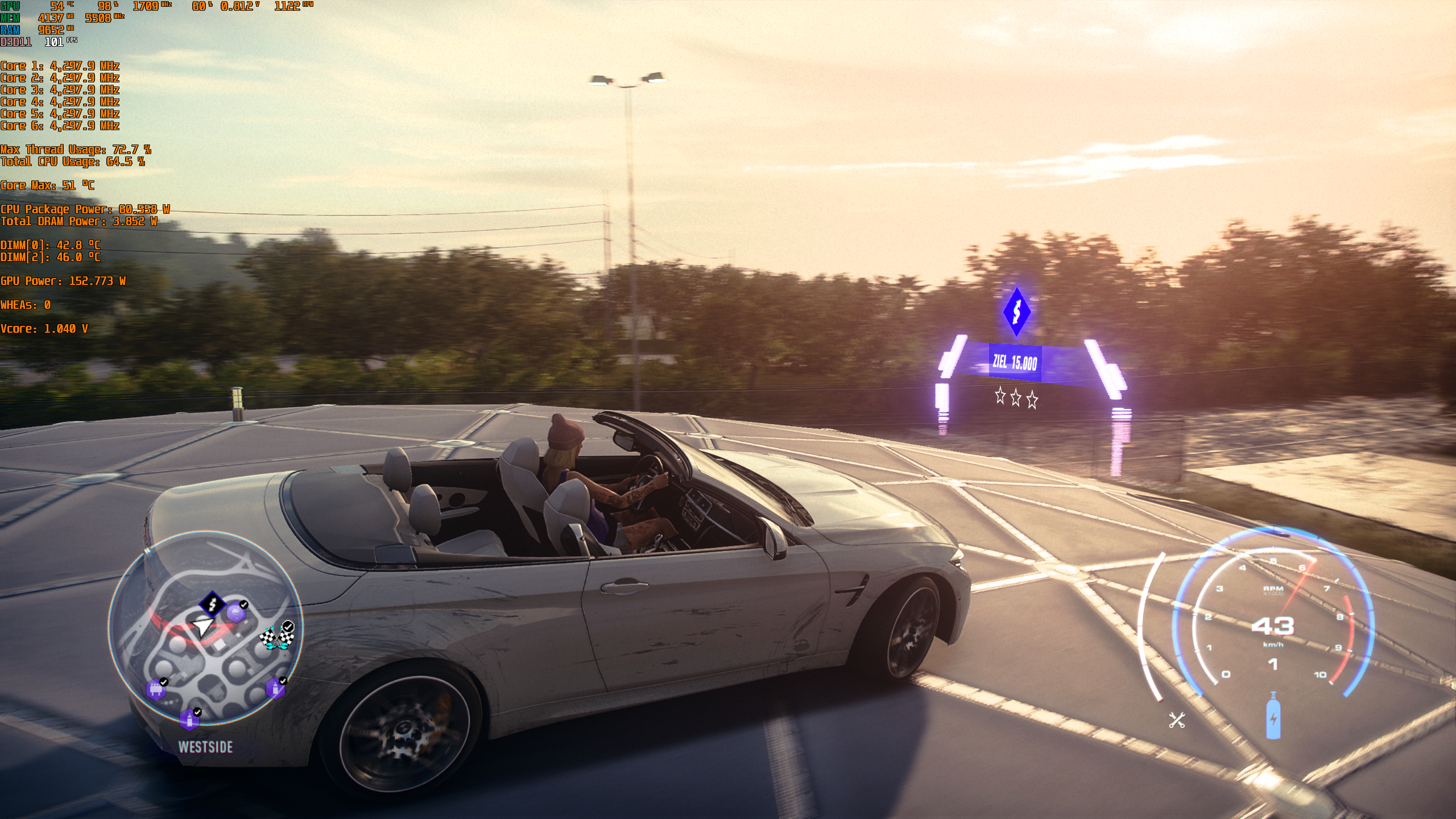Click the dollar event icon at the top of minimap
The height and width of the screenshot is (819, 1456).
pos(212,604)
